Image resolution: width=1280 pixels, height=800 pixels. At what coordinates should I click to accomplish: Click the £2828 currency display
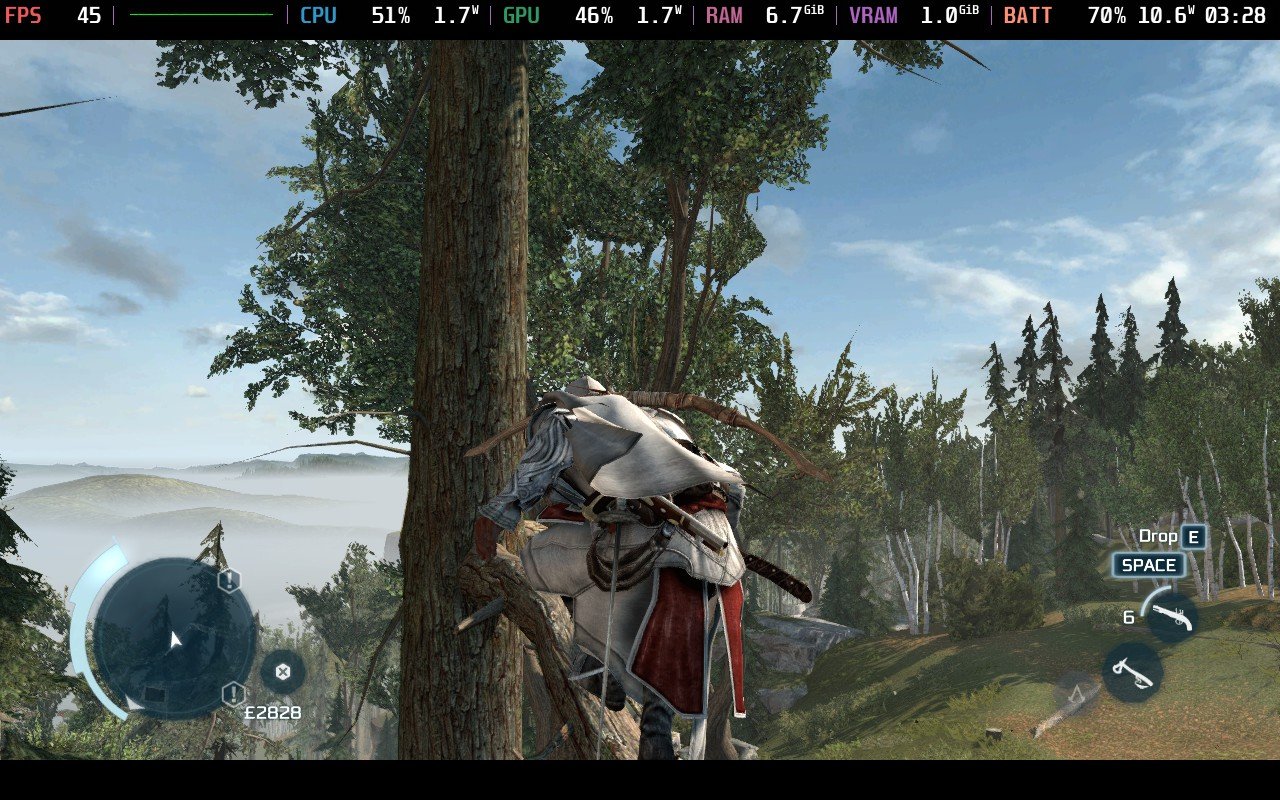point(276,712)
